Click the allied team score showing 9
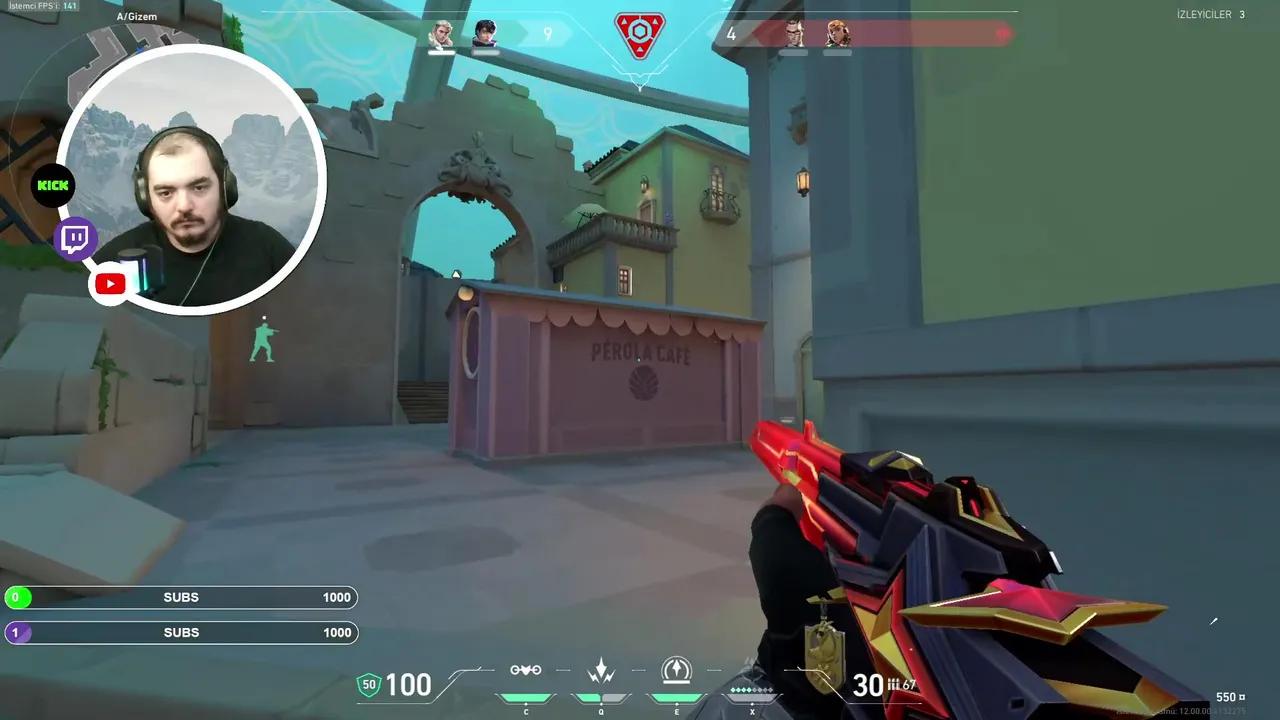1280x720 pixels. pyautogui.click(x=547, y=33)
